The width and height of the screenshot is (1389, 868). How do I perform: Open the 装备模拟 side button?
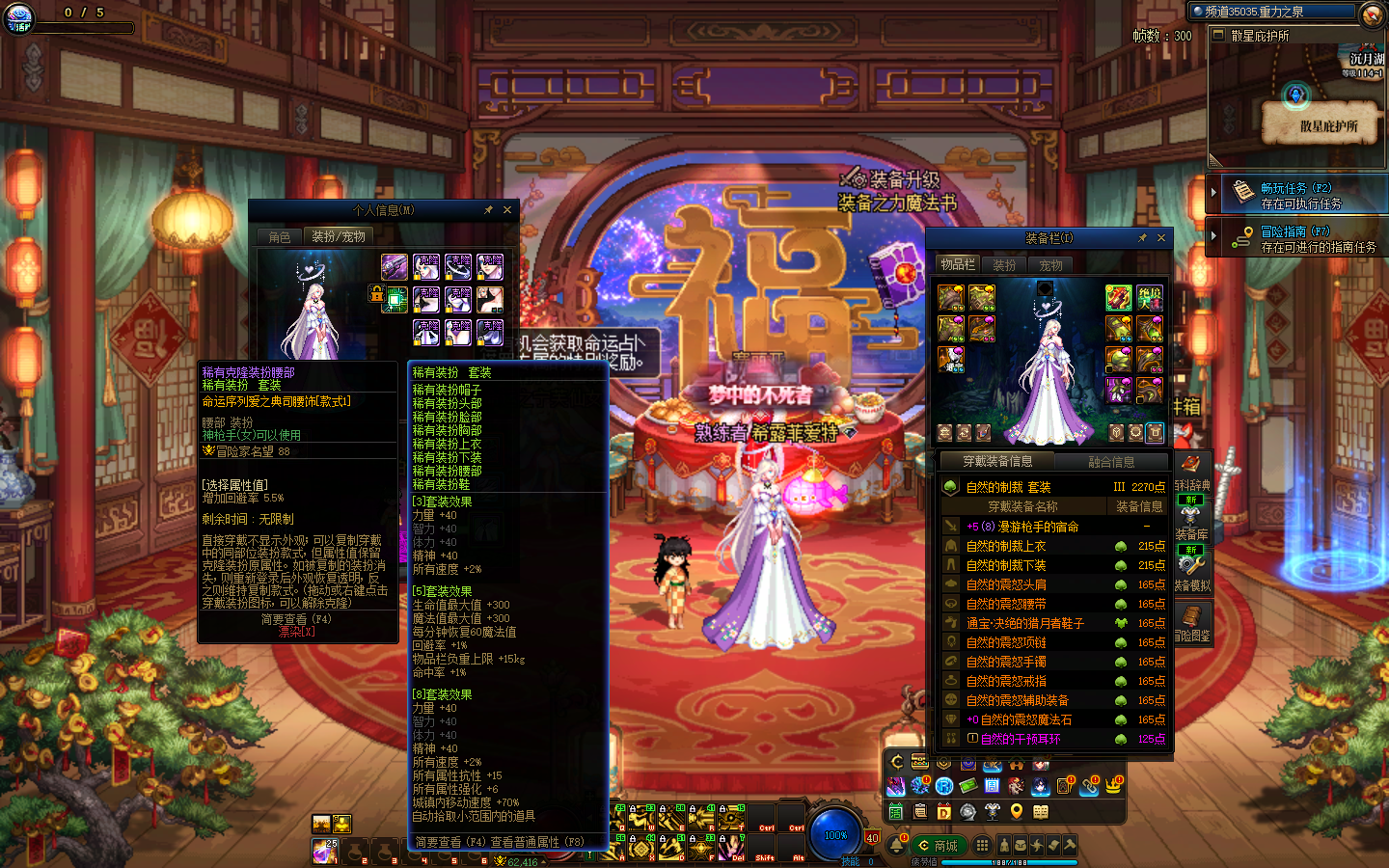point(1191,569)
